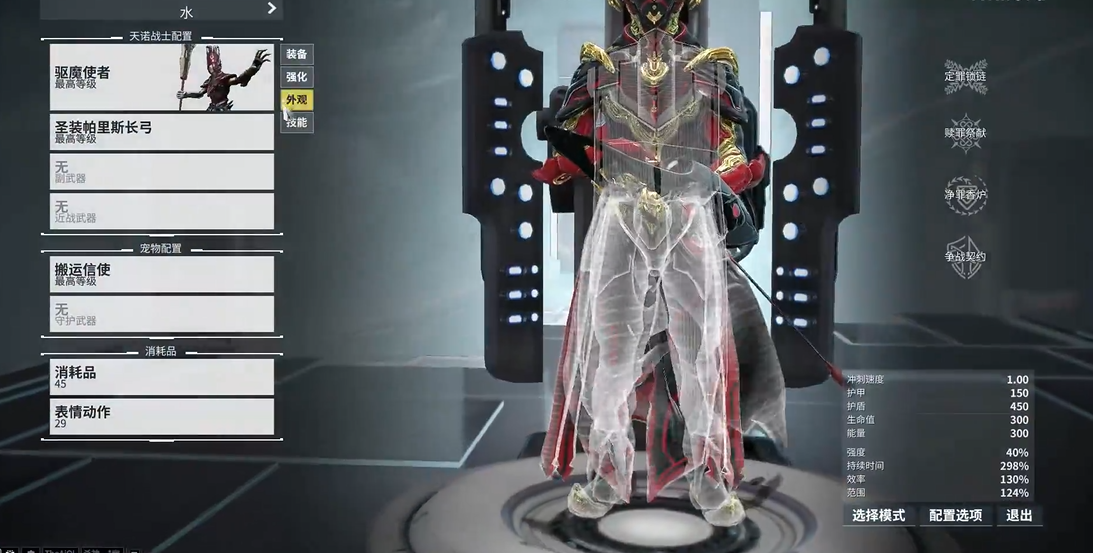Choose the empty 守护武器 slot
The image size is (1093, 553).
point(161,314)
